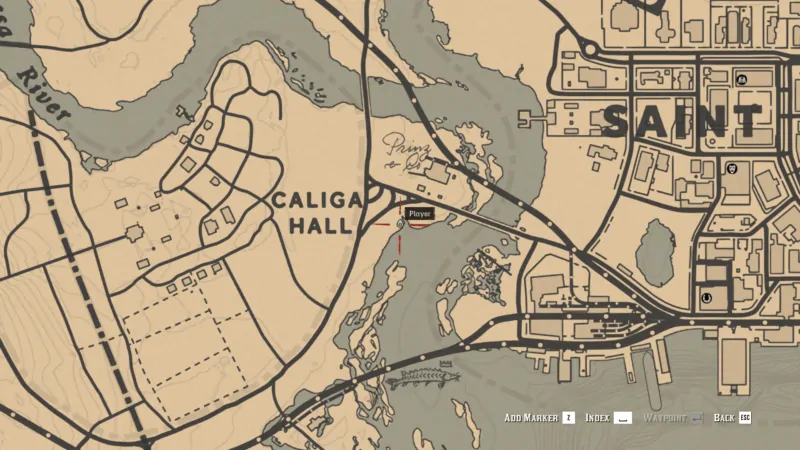The height and width of the screenshot is (450, 800).
Task: Select the mask-face icon in Saint Denis
Action: [x=733, y=169]
